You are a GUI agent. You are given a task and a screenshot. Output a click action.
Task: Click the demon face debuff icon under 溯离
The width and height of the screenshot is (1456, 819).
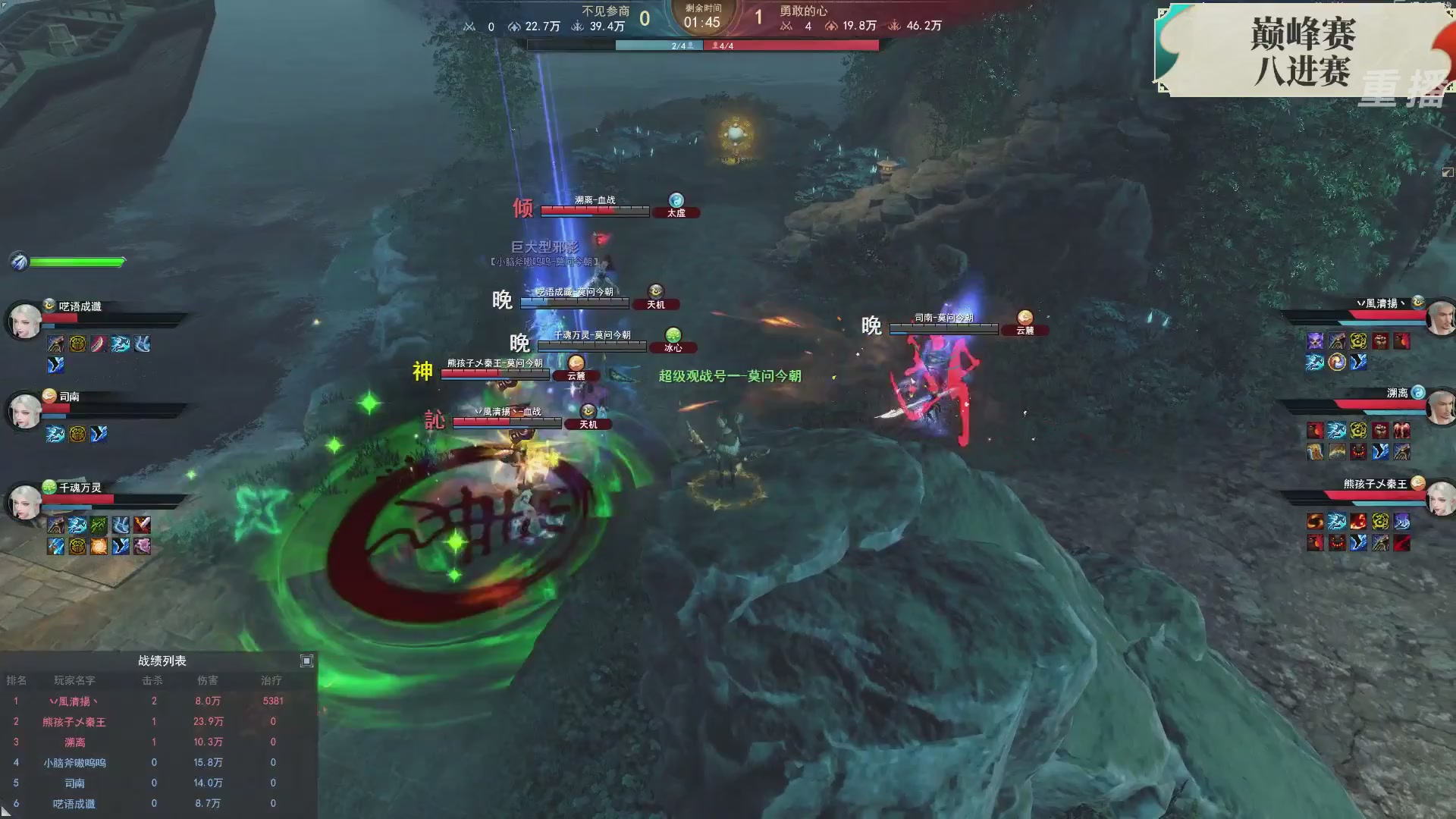[x=1358, y=451]
